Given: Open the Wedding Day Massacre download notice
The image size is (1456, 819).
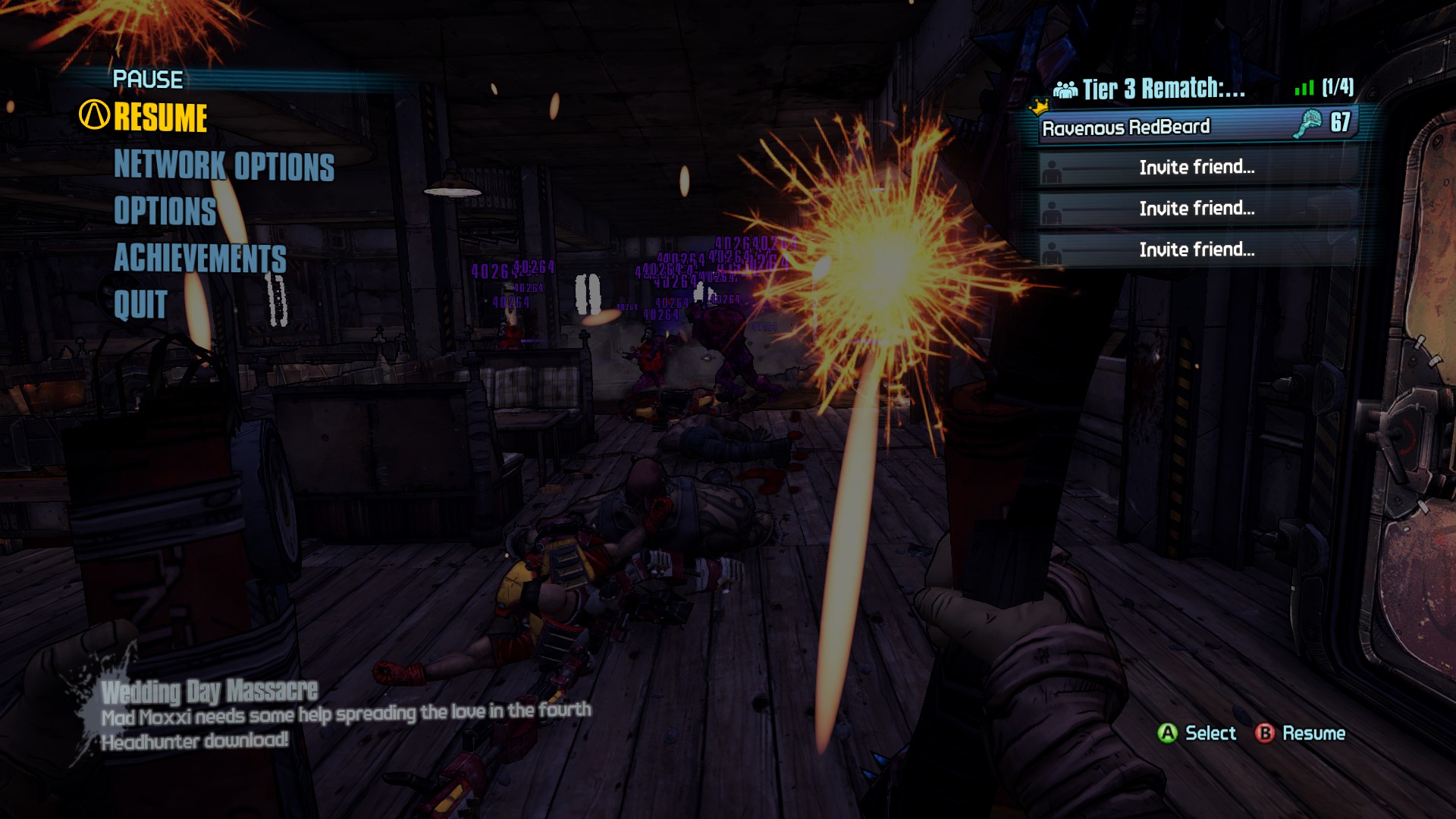Looking at the screenshot, I should click(210, 691).
